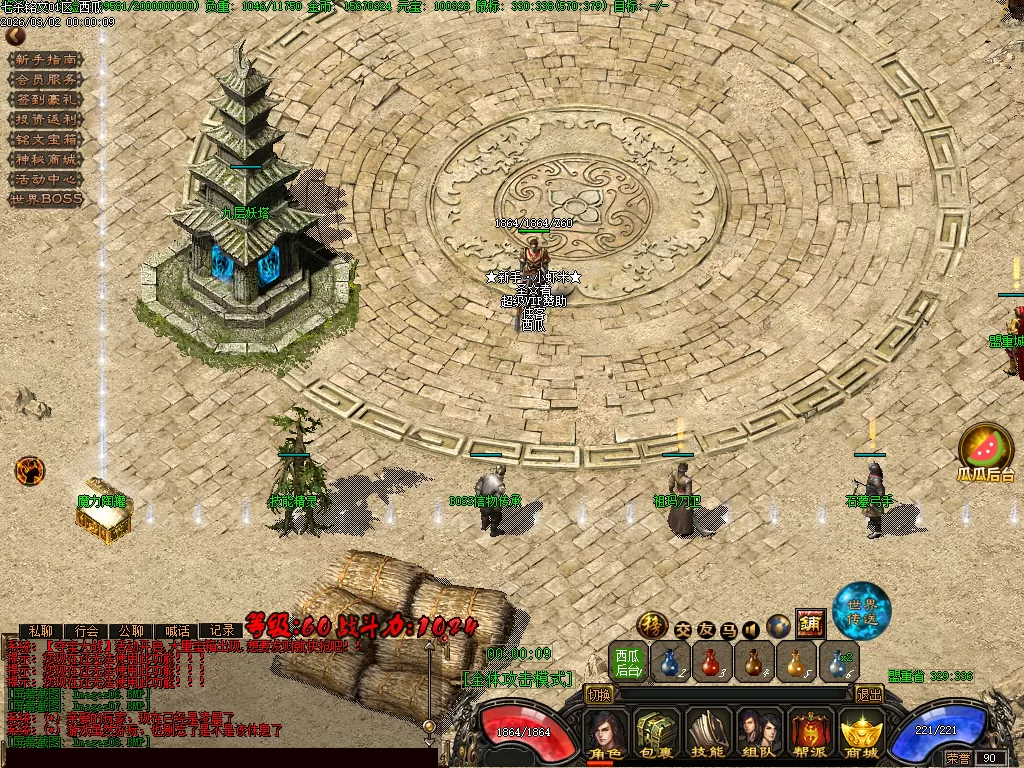Open the 商城 gold ingot shop
The image size is (1024, 768).
(x=861, y=734)
